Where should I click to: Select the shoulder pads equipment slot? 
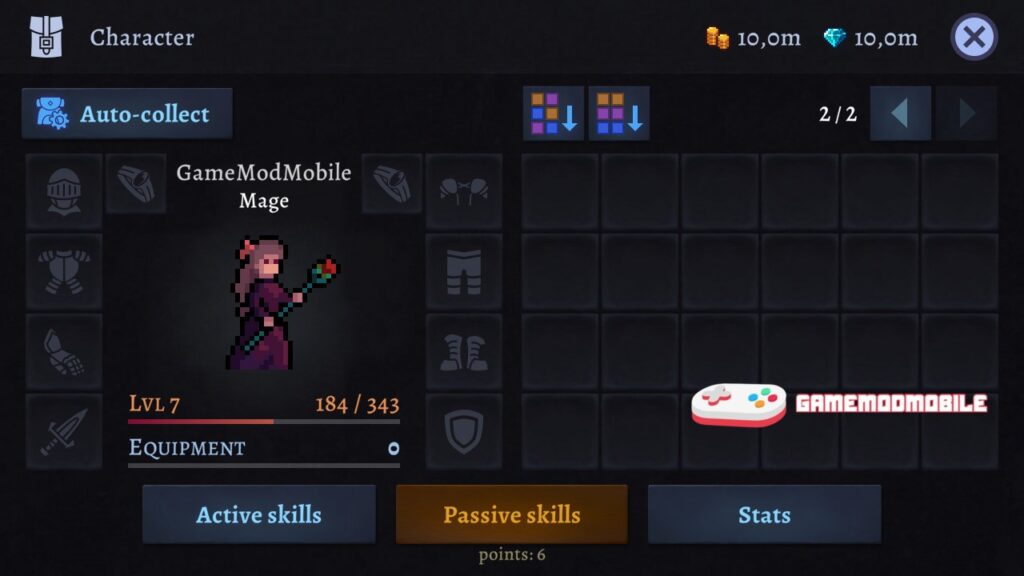[x=464, y=191]
